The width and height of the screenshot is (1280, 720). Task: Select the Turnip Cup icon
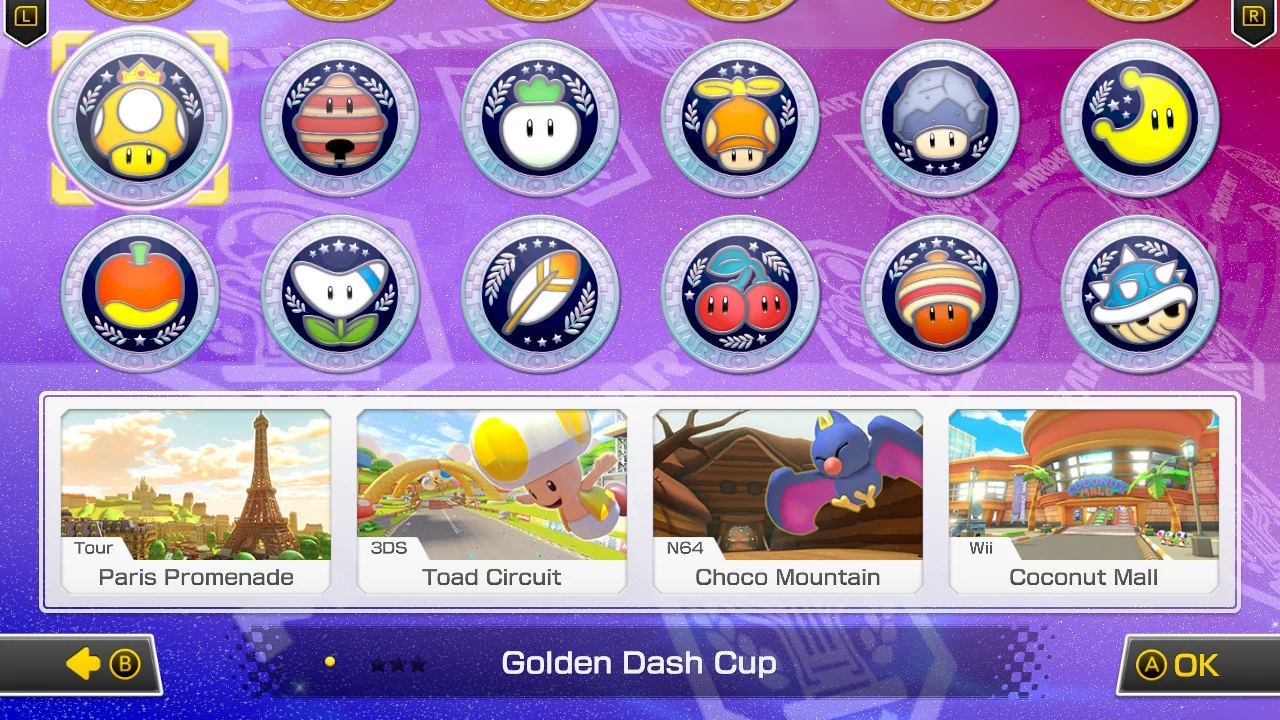(x=540, y=117)
